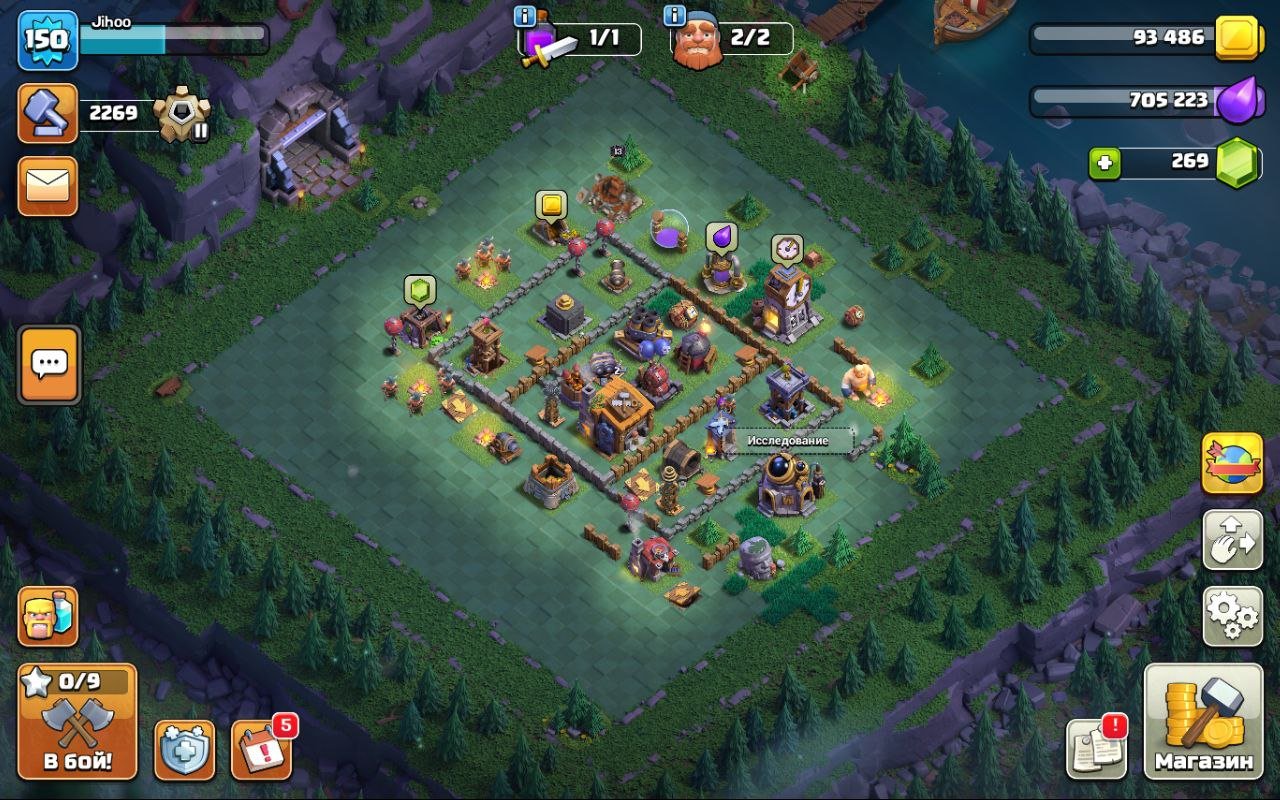
Task: Collect gems from the green gem bubble
Action: (x=421, y=289)
